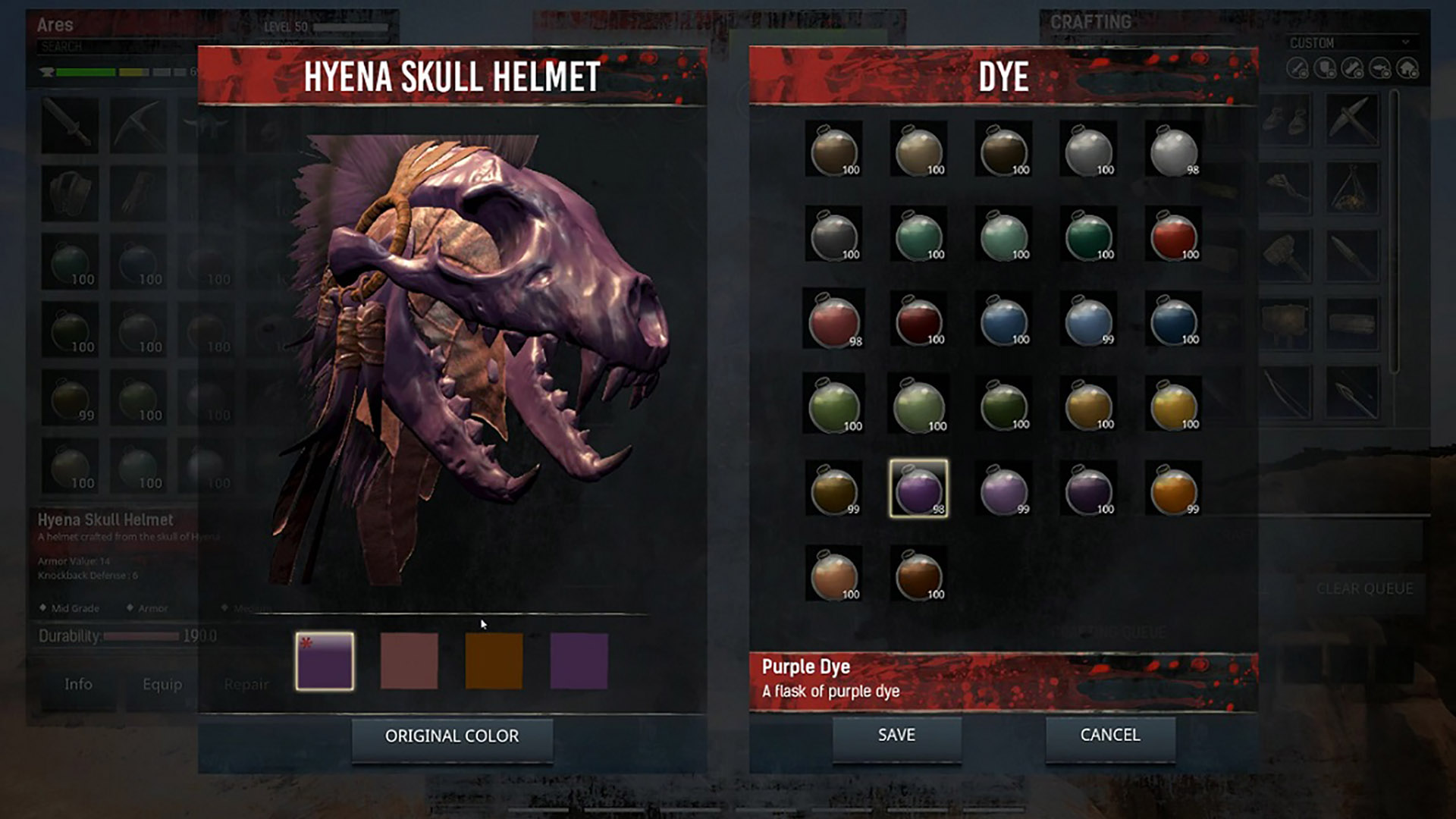Cancel the dye selection
The width and height of the screenshot is (1456, 819).
point(1109,736)
